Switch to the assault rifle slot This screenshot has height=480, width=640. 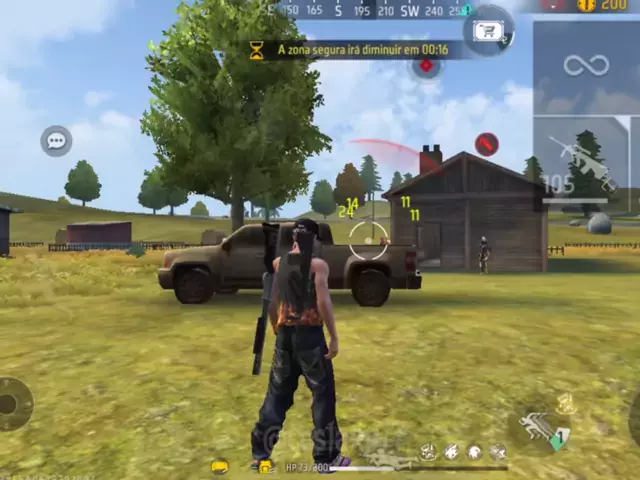586,163
